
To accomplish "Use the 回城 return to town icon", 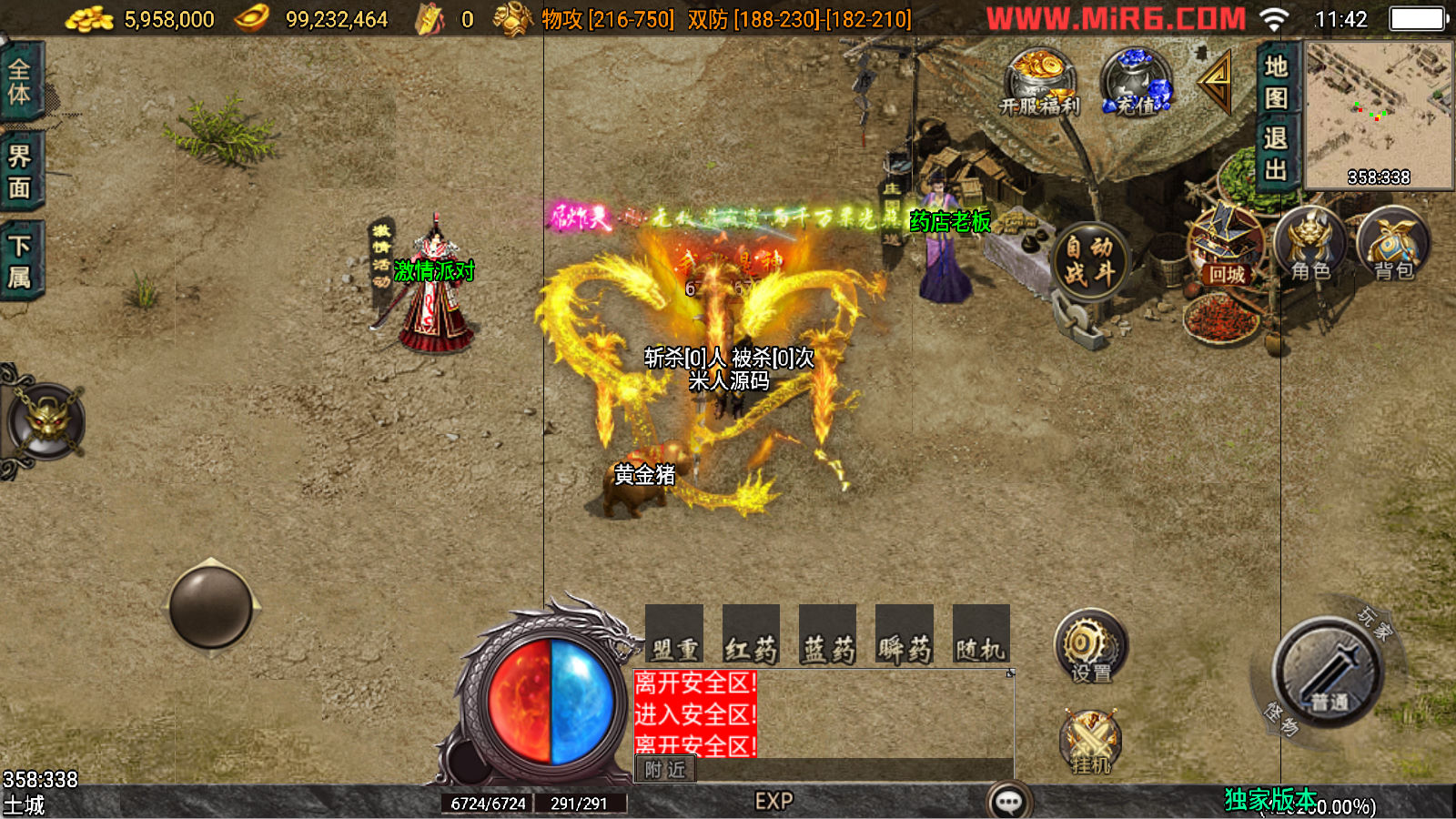I will 1225,248.
